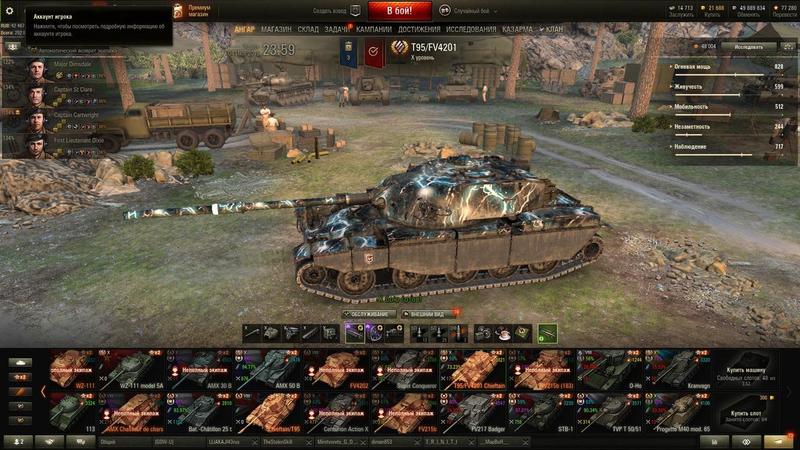
Task: Open the Достижения (Achievements) tab
Action: (419, 30)
